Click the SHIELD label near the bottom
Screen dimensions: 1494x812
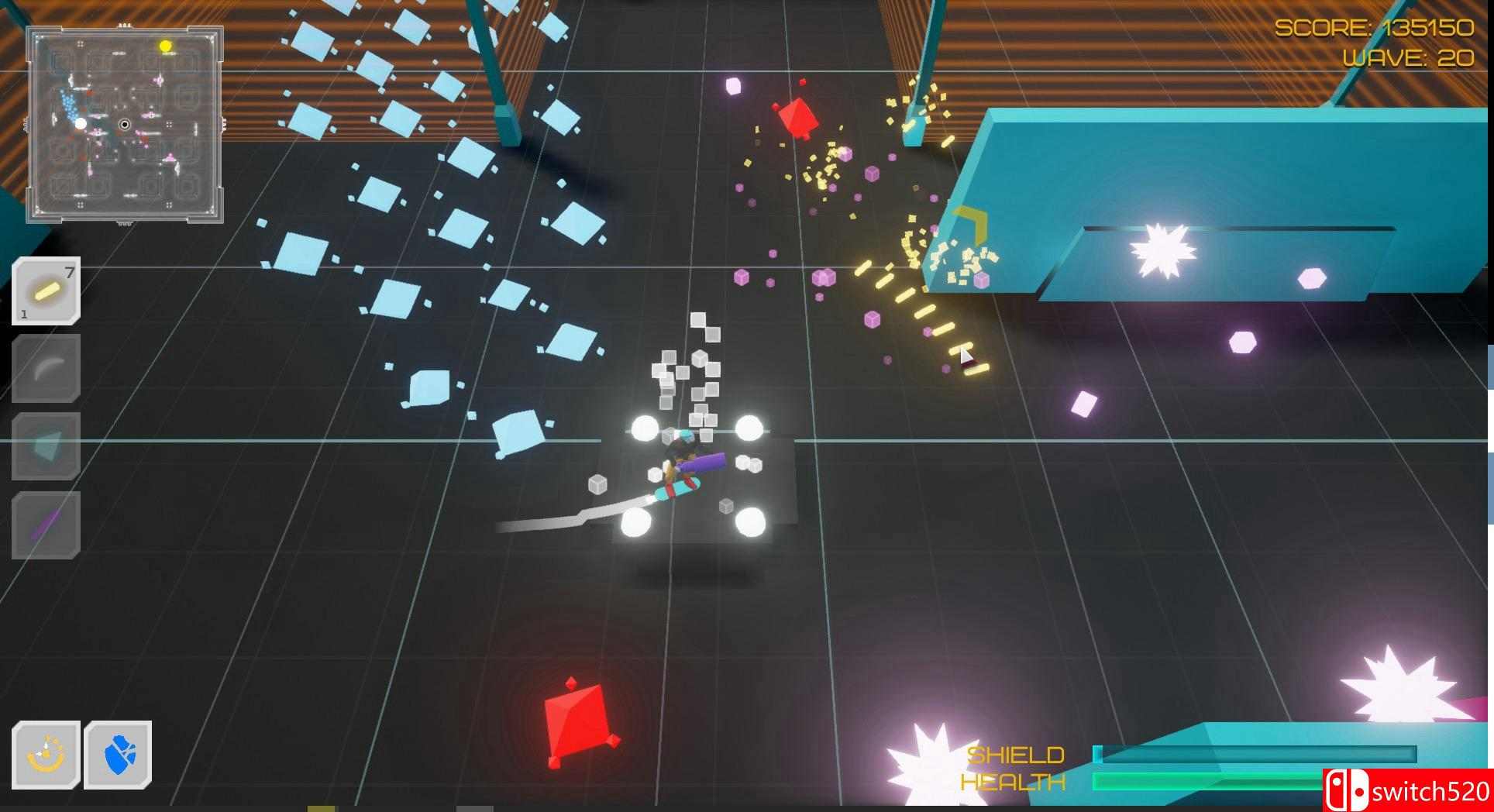pyautogui.click(x=1017, y=753)
